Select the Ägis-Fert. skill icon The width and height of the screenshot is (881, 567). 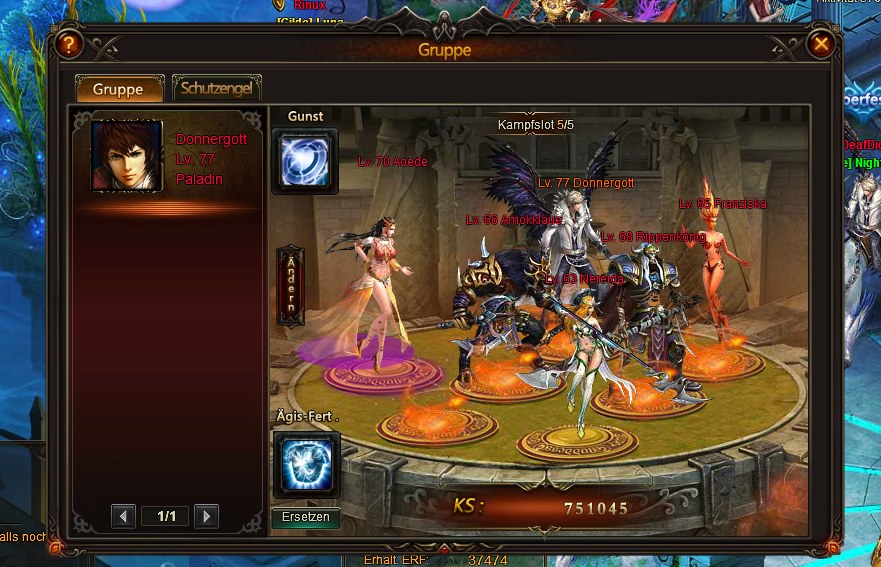click(306, 464)
